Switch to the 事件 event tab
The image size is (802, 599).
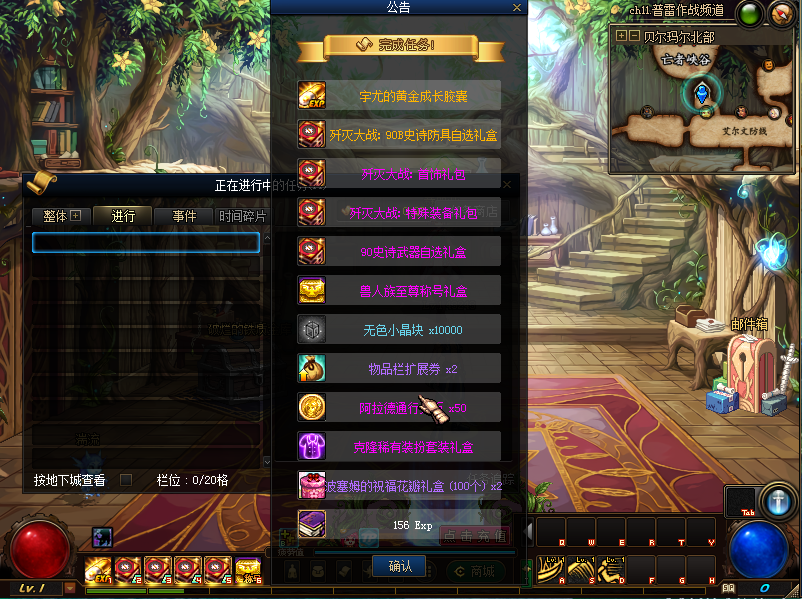click(x=184, y=216)
